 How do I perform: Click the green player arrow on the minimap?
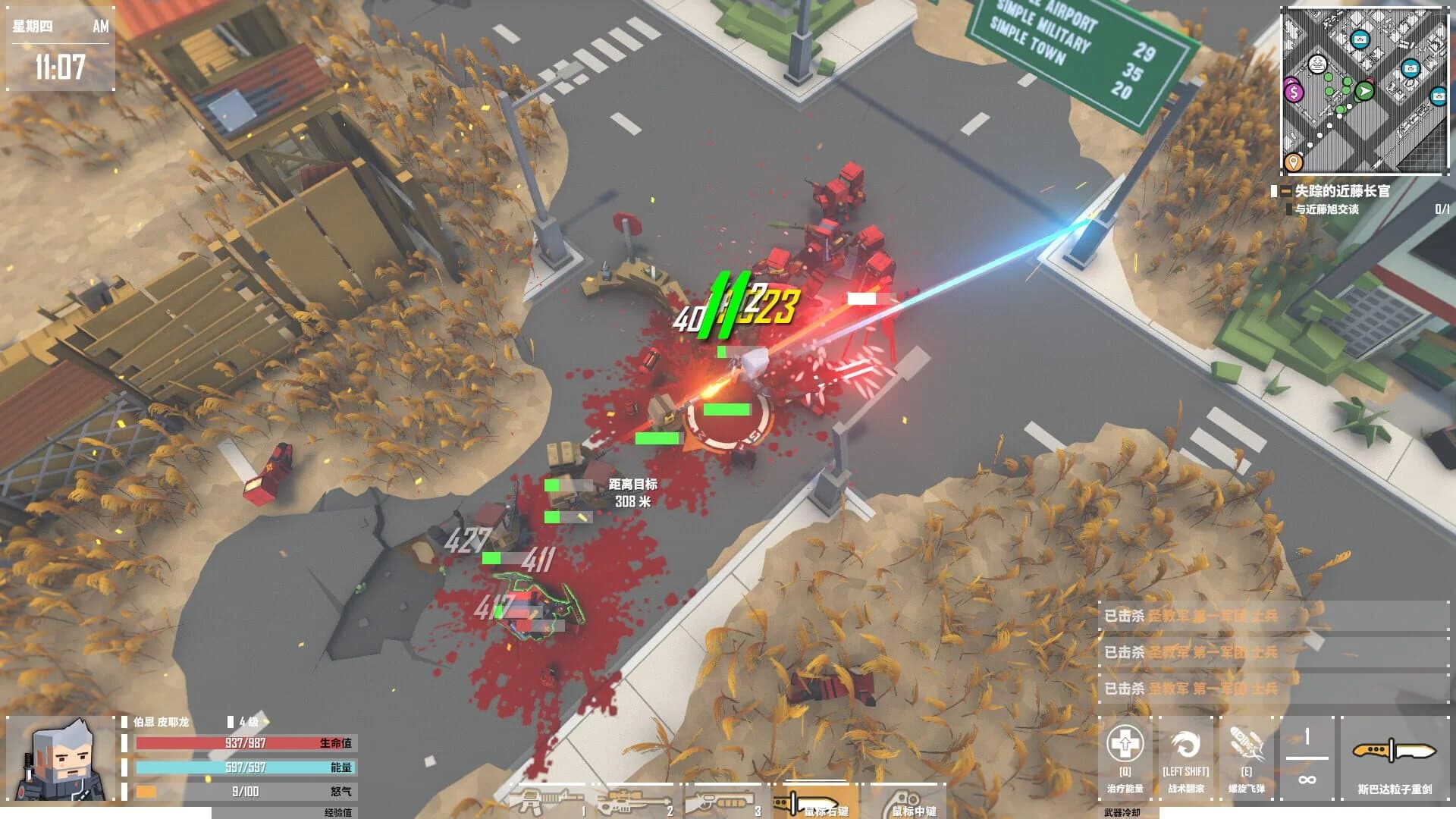(1363, 91)
